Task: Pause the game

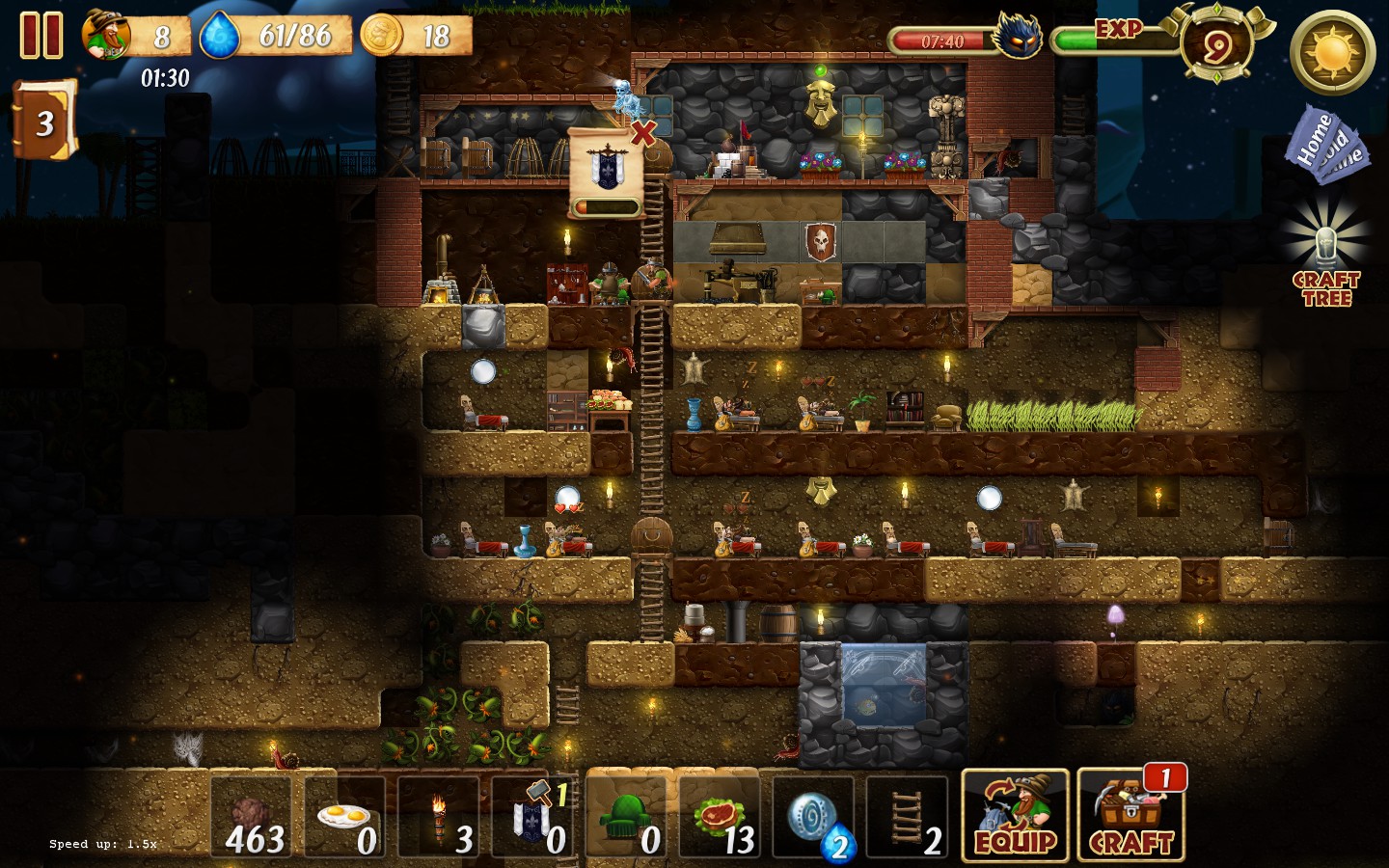Action: coord(41,36)
